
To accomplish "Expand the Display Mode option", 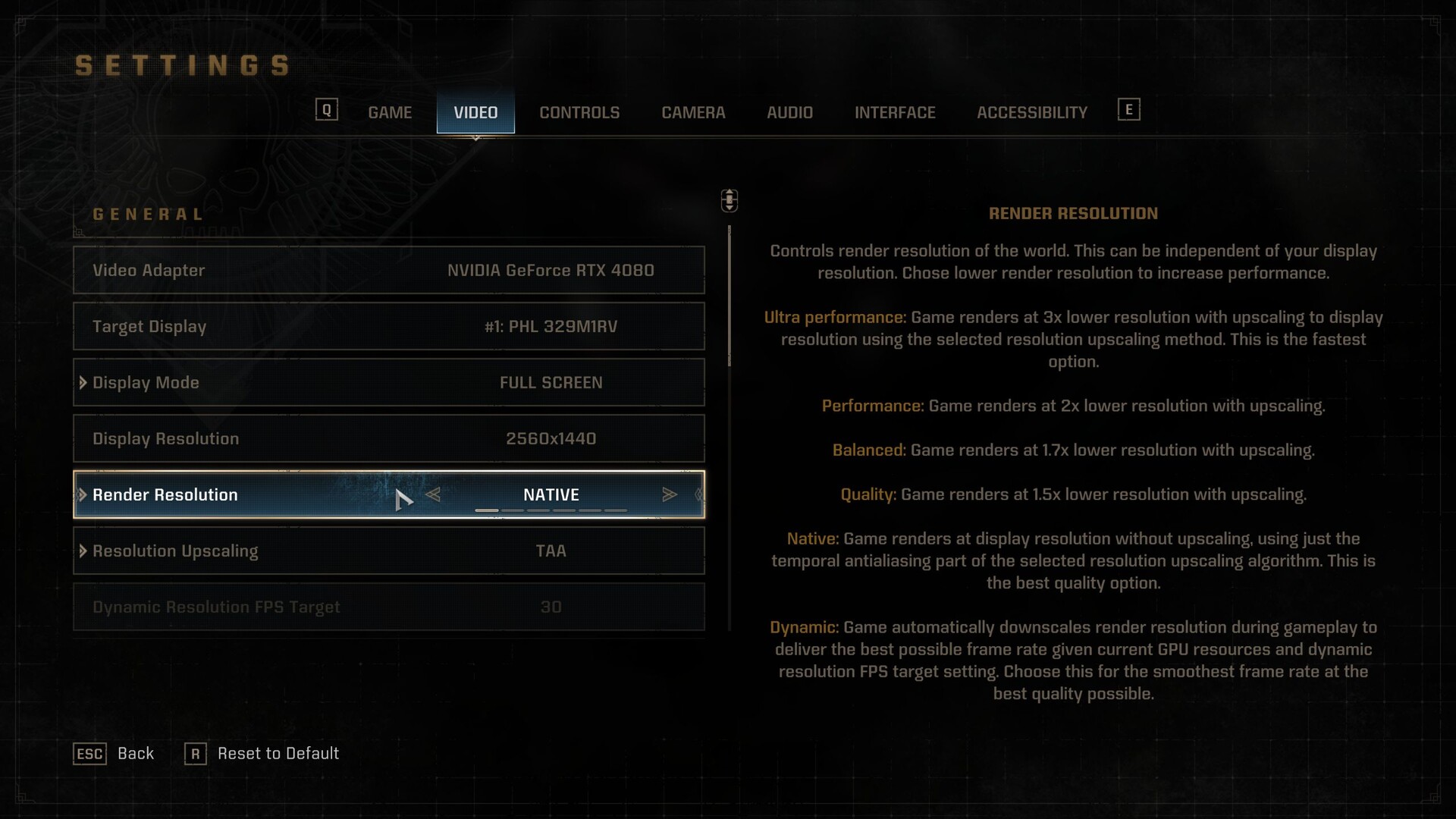I will 388,382.
